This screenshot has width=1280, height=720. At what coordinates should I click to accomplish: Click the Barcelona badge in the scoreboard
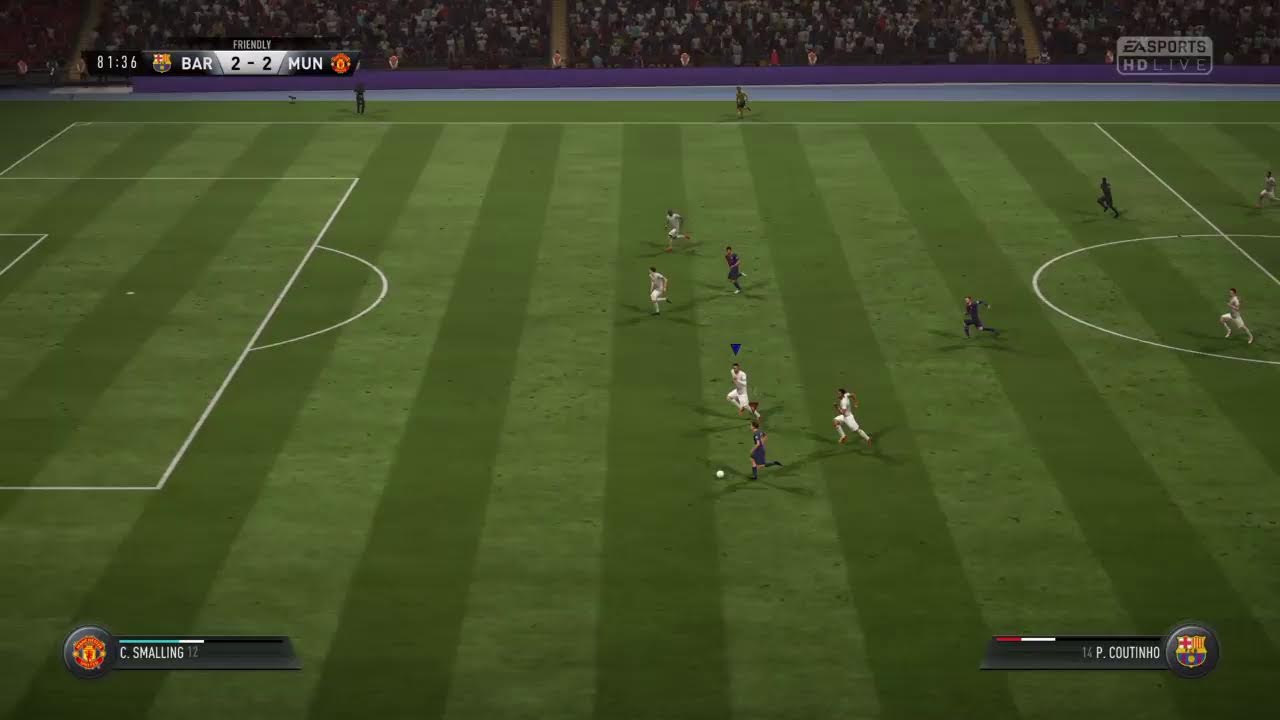pyautogui.click(x=162, y=63)
